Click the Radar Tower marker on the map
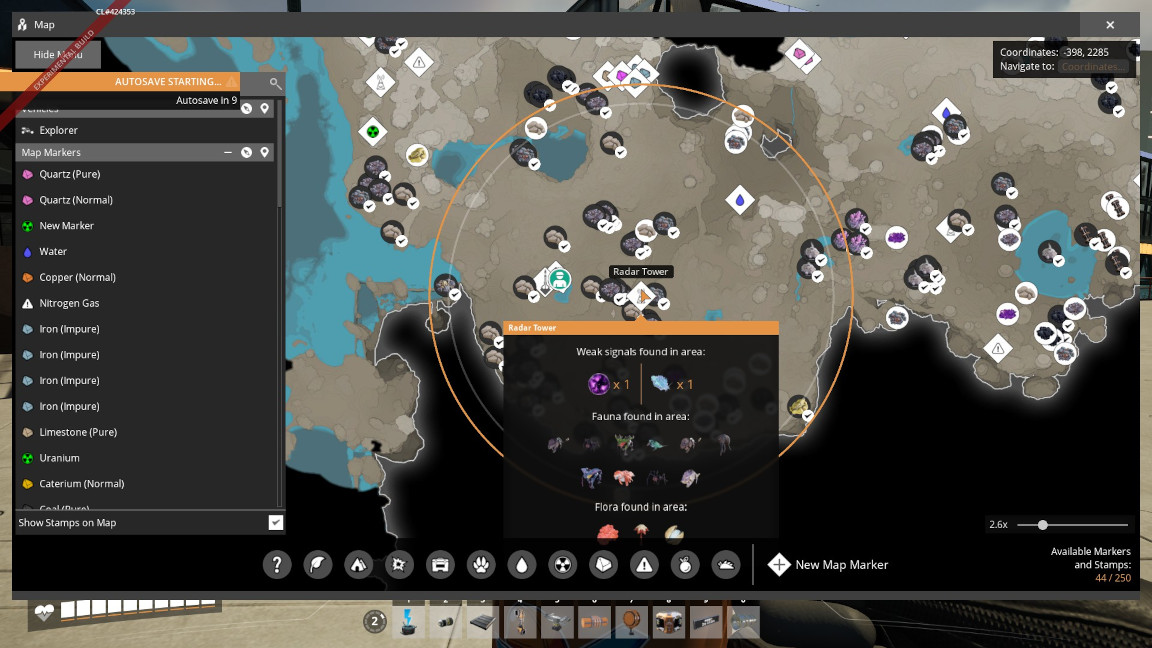Screen dimensions: 1152x648 click(641, 295)
